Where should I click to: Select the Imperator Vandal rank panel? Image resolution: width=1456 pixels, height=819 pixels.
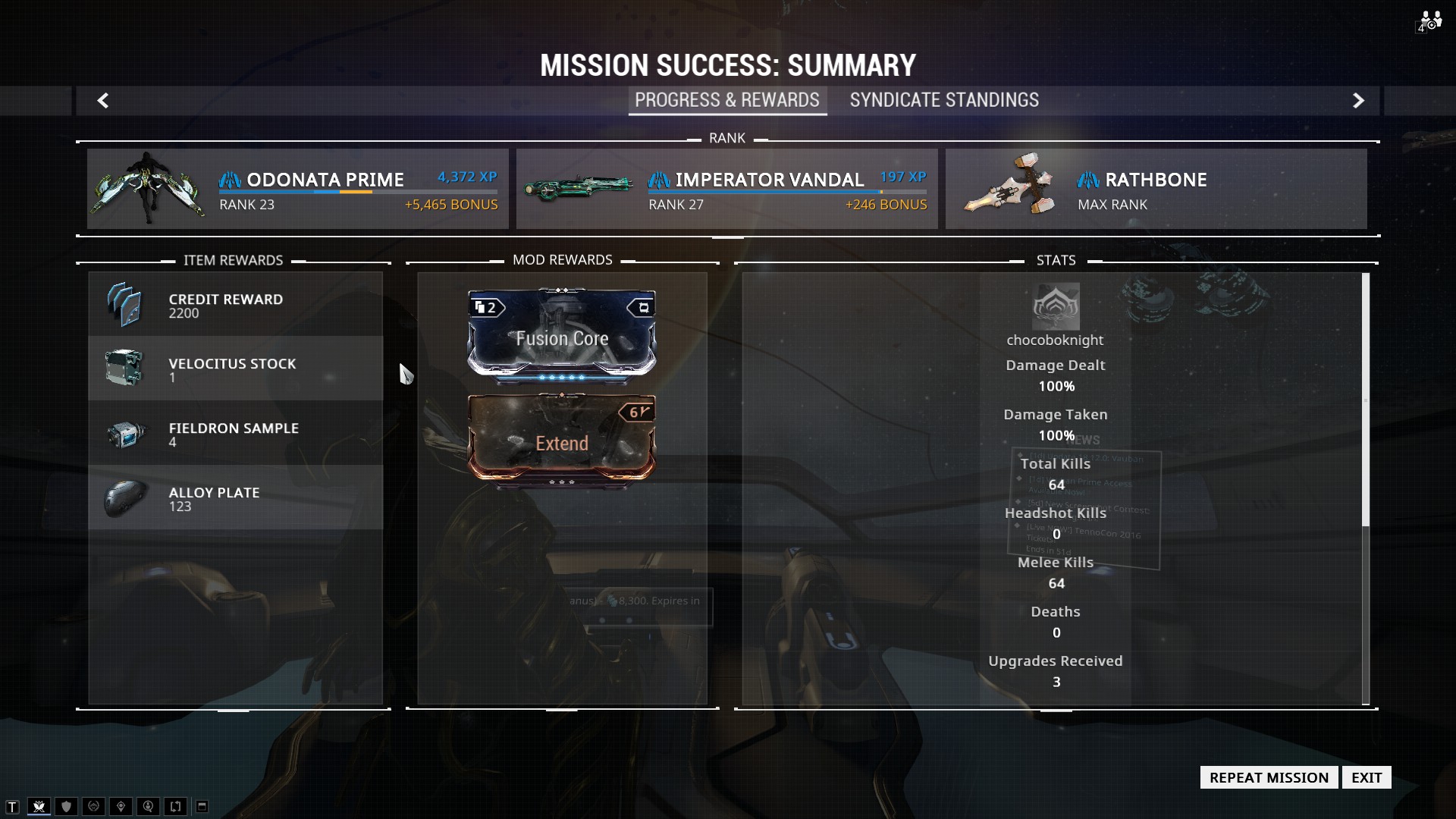[726, 189]
